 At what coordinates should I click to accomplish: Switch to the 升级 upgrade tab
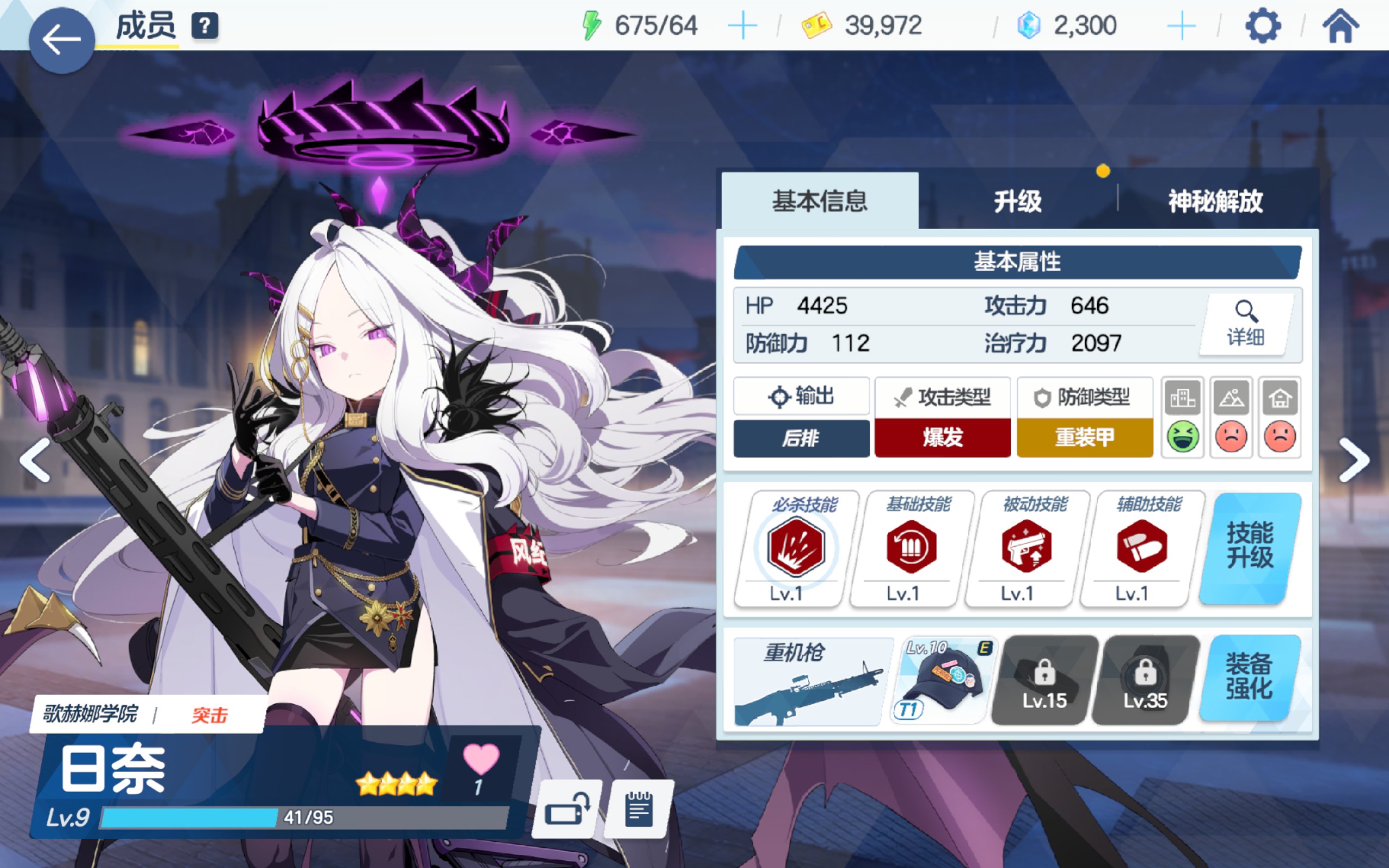coord(1018,202)
